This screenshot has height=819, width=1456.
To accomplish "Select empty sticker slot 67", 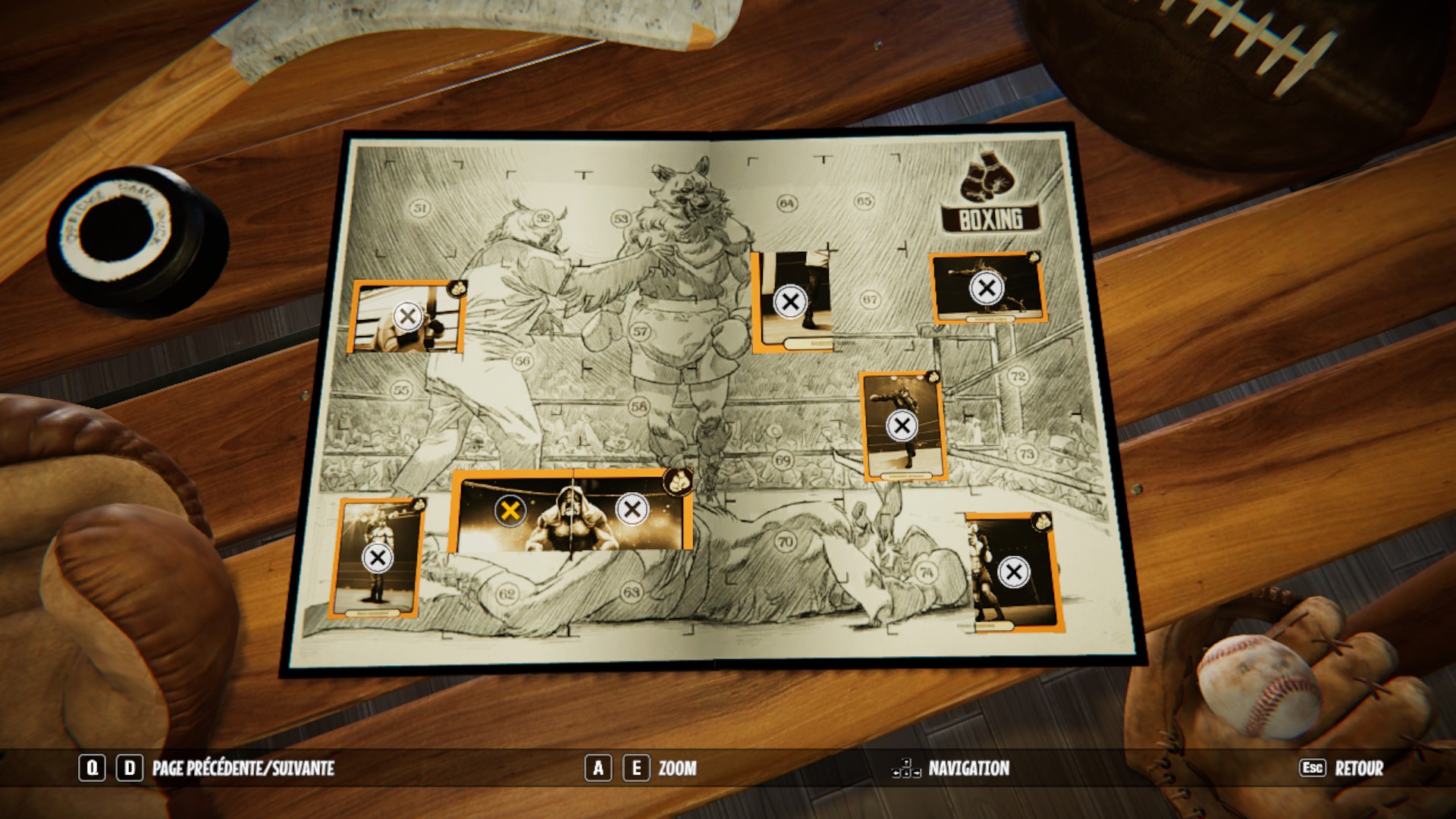I will pyautogui.click(x=870, y=300).
